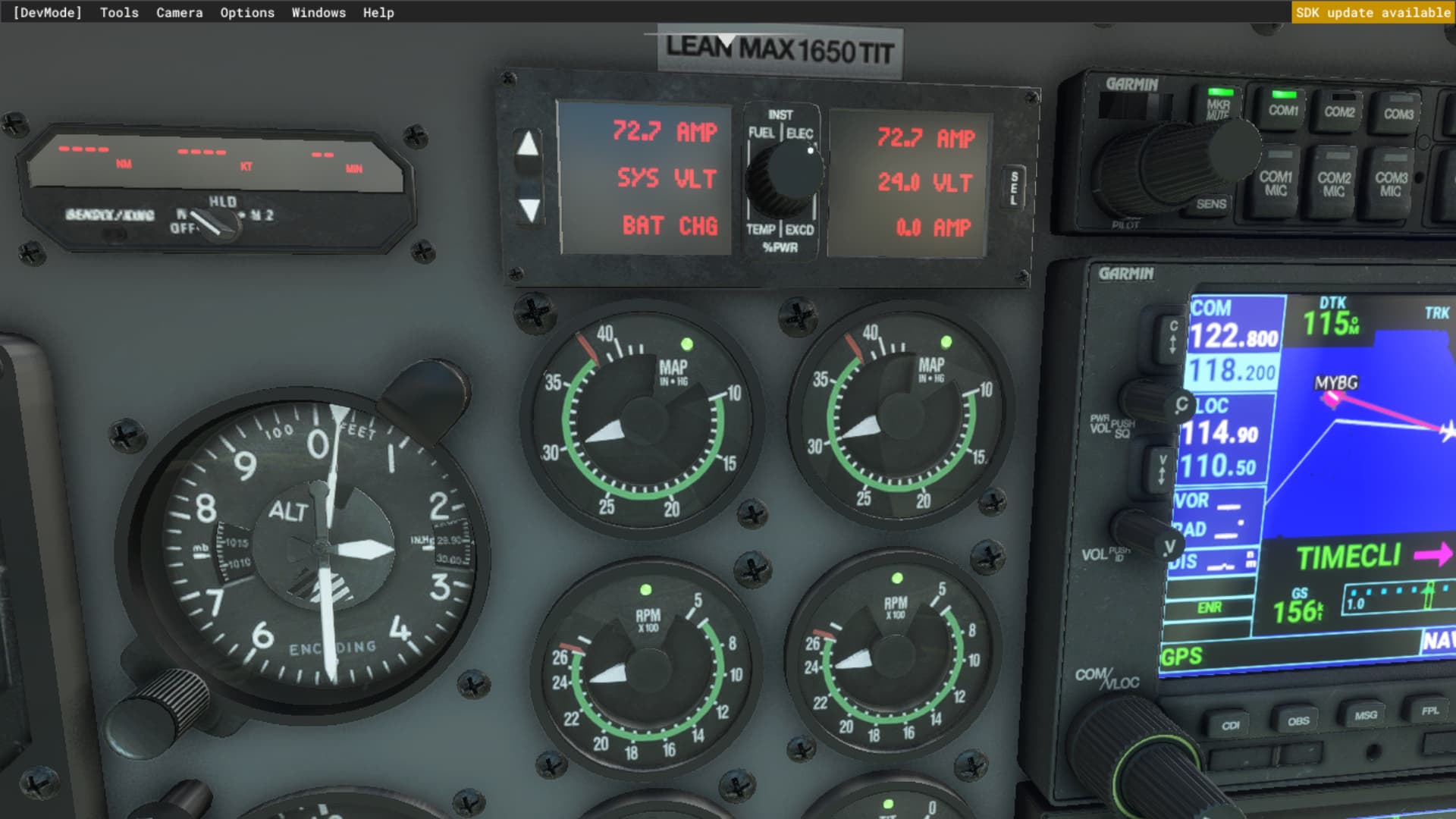Toggle COM3 audio monitoring
This screenshot has width=1456, height=819.
(x=1398, y=111)
